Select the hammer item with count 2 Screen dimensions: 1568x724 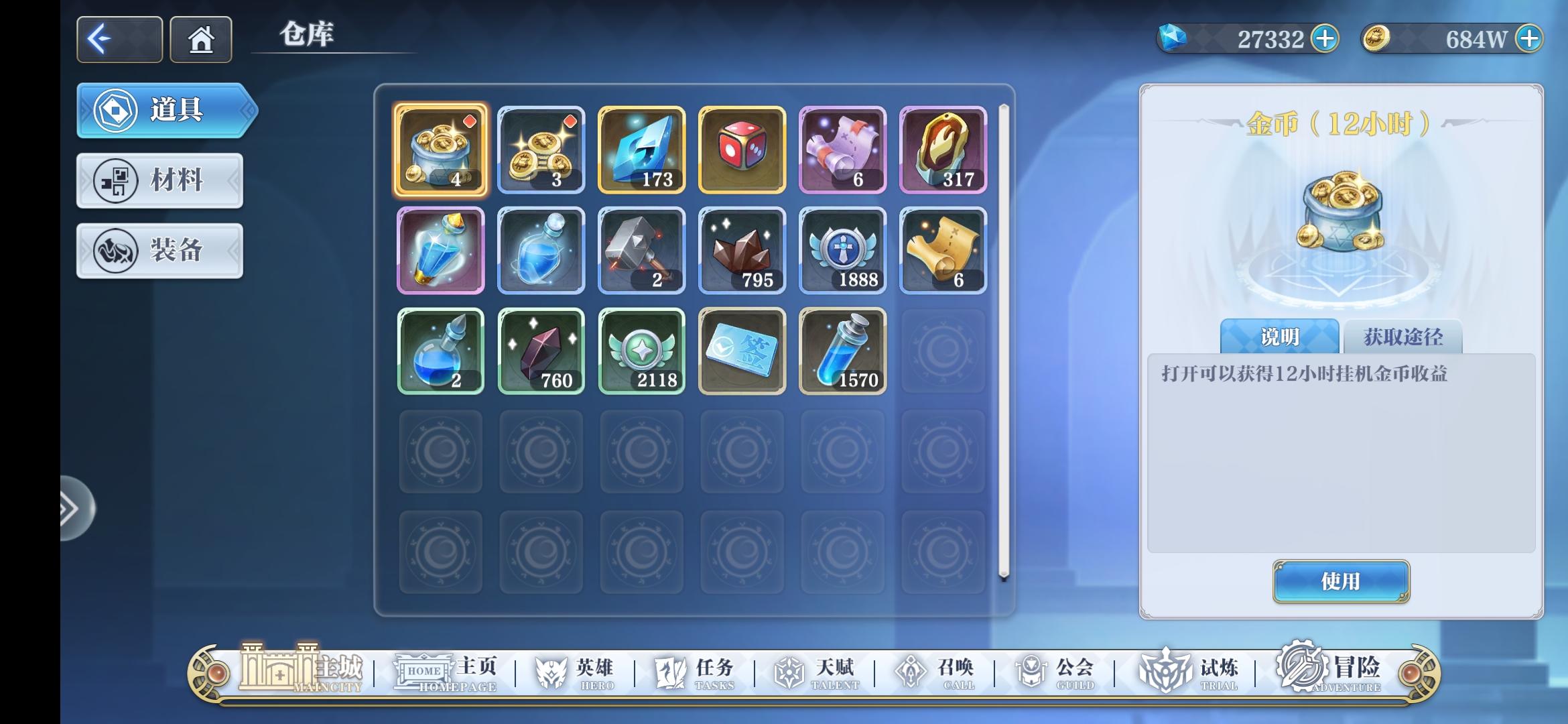641,250
